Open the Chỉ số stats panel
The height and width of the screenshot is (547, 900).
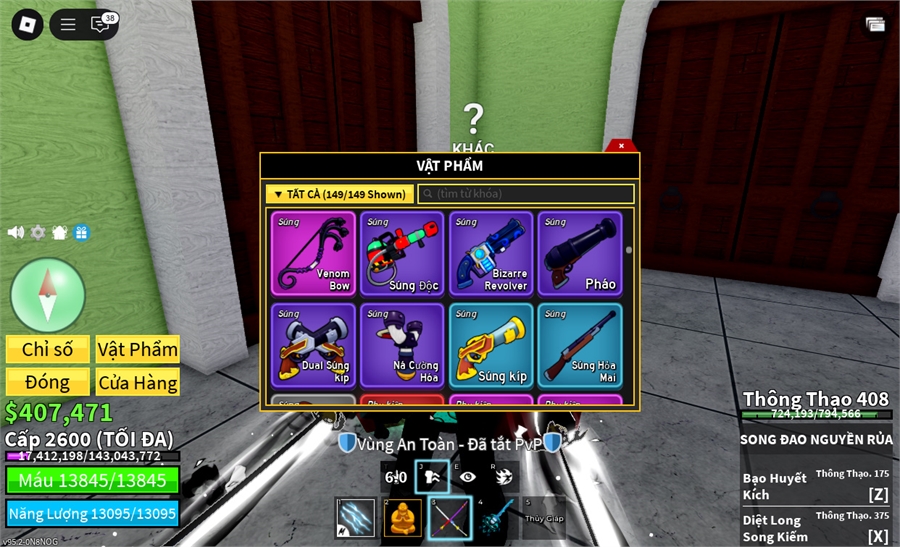pyautogui.click(x=48, y=349)
